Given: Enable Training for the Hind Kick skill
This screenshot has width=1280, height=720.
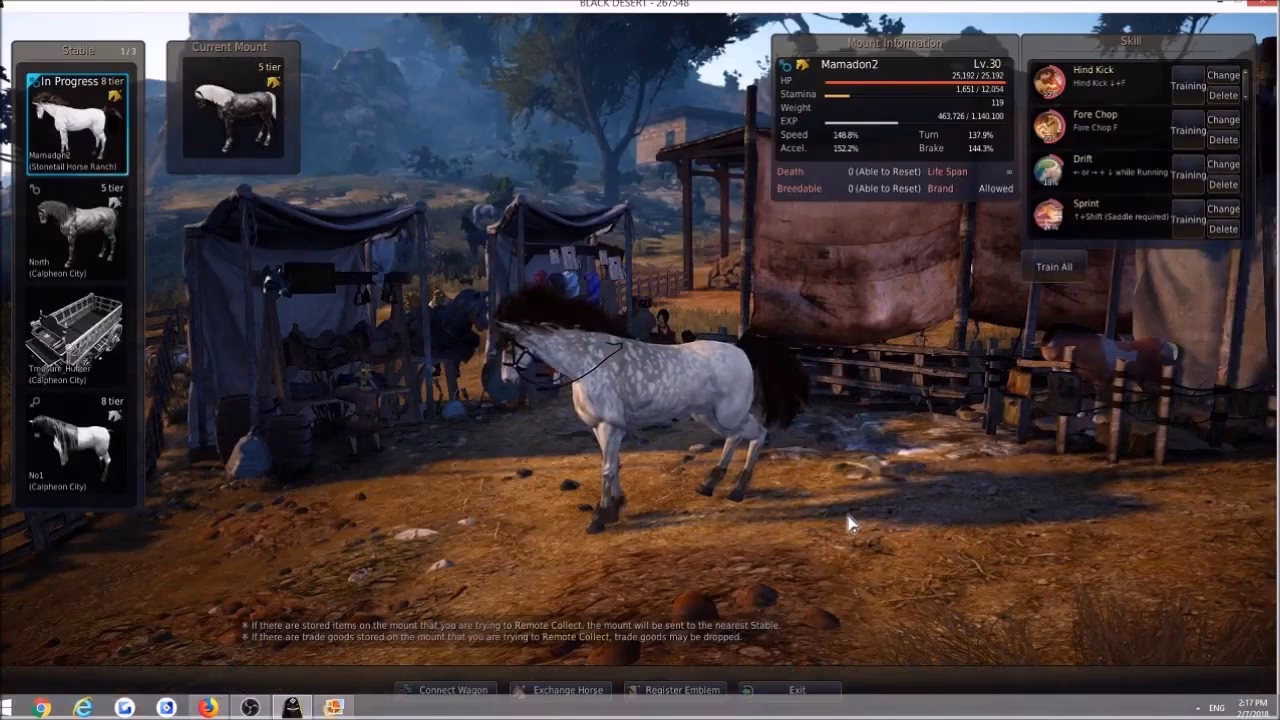Looking at the screenshot, I should click(1187, 86).
